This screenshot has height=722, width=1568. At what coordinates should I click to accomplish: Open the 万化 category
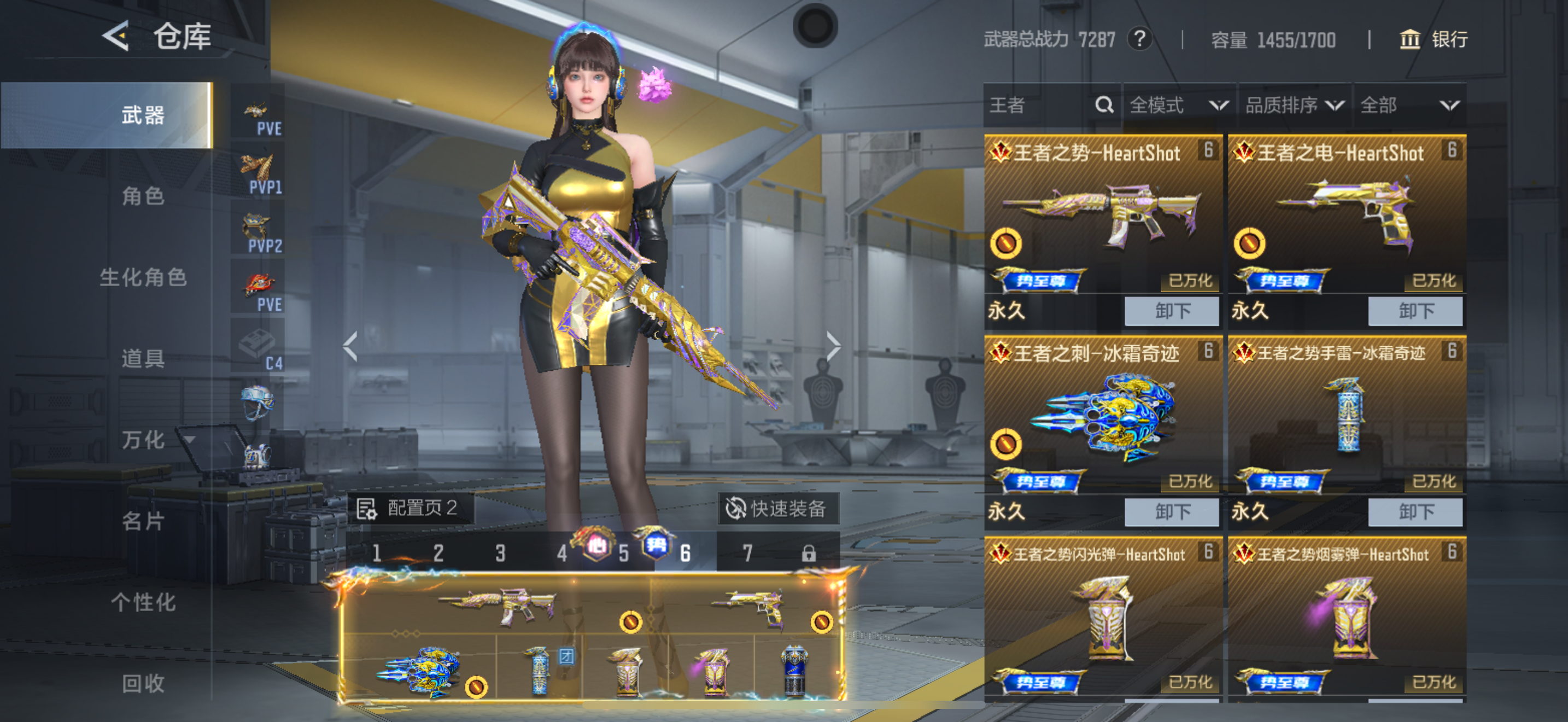[x=143, y=440]
